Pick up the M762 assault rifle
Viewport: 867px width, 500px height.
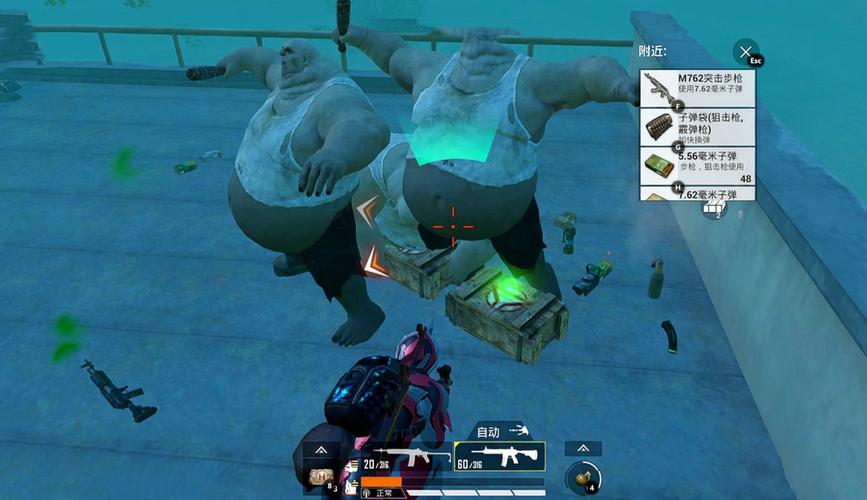point(697,88)
